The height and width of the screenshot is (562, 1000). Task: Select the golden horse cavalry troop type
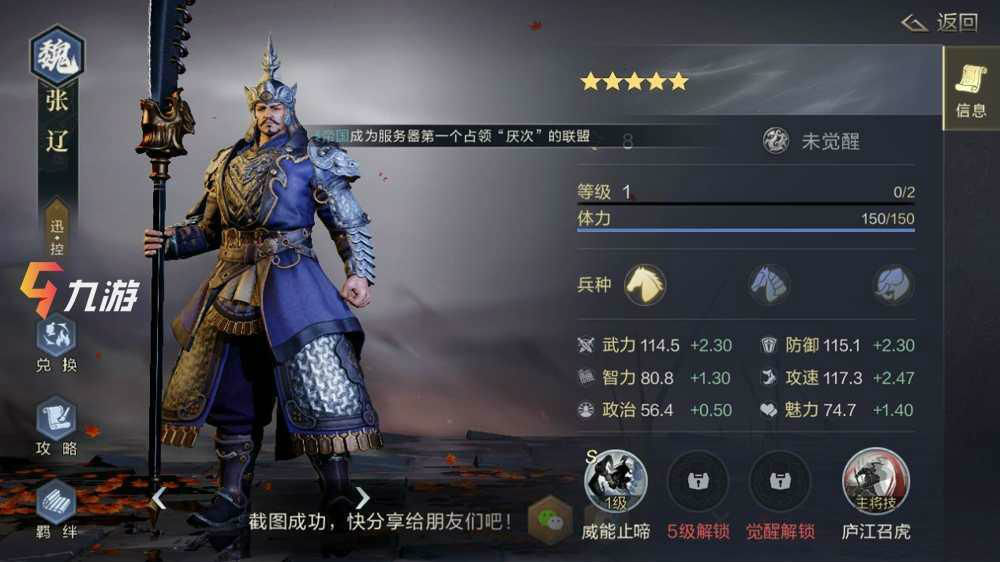click(646, 285)
